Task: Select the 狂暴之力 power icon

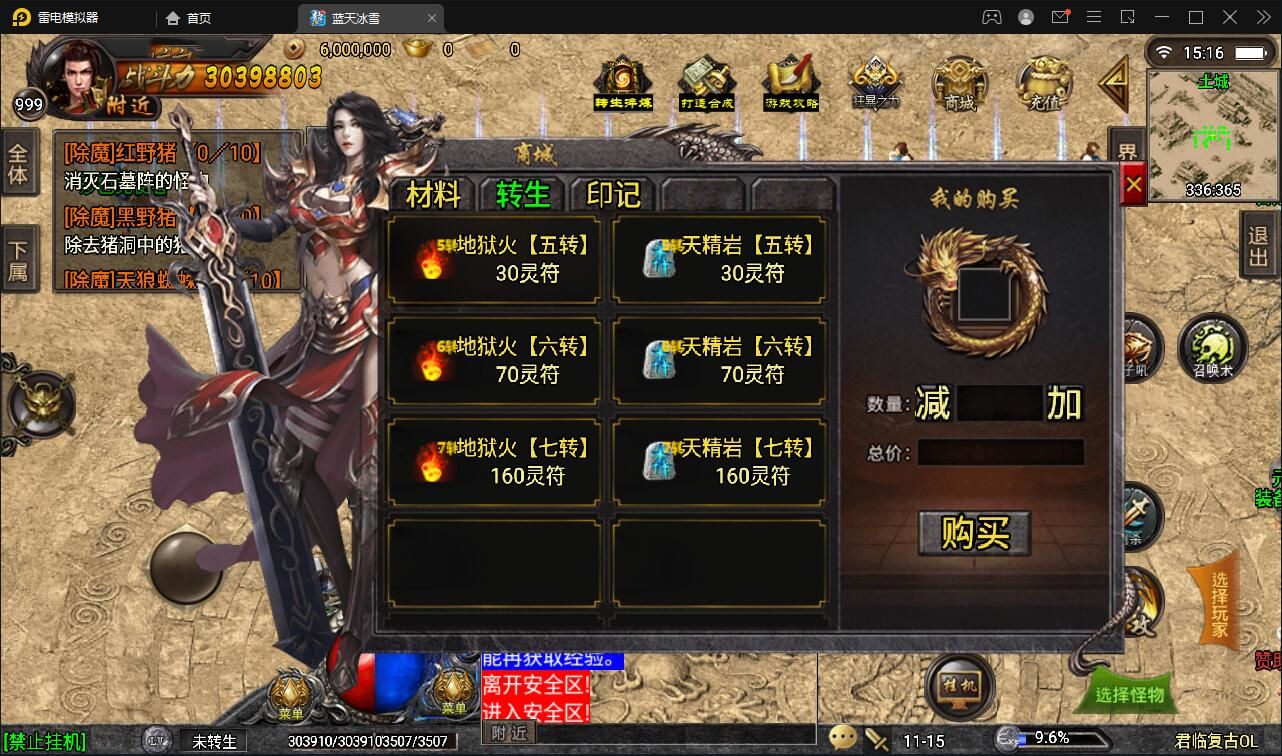Action: [x=876, y=80]
